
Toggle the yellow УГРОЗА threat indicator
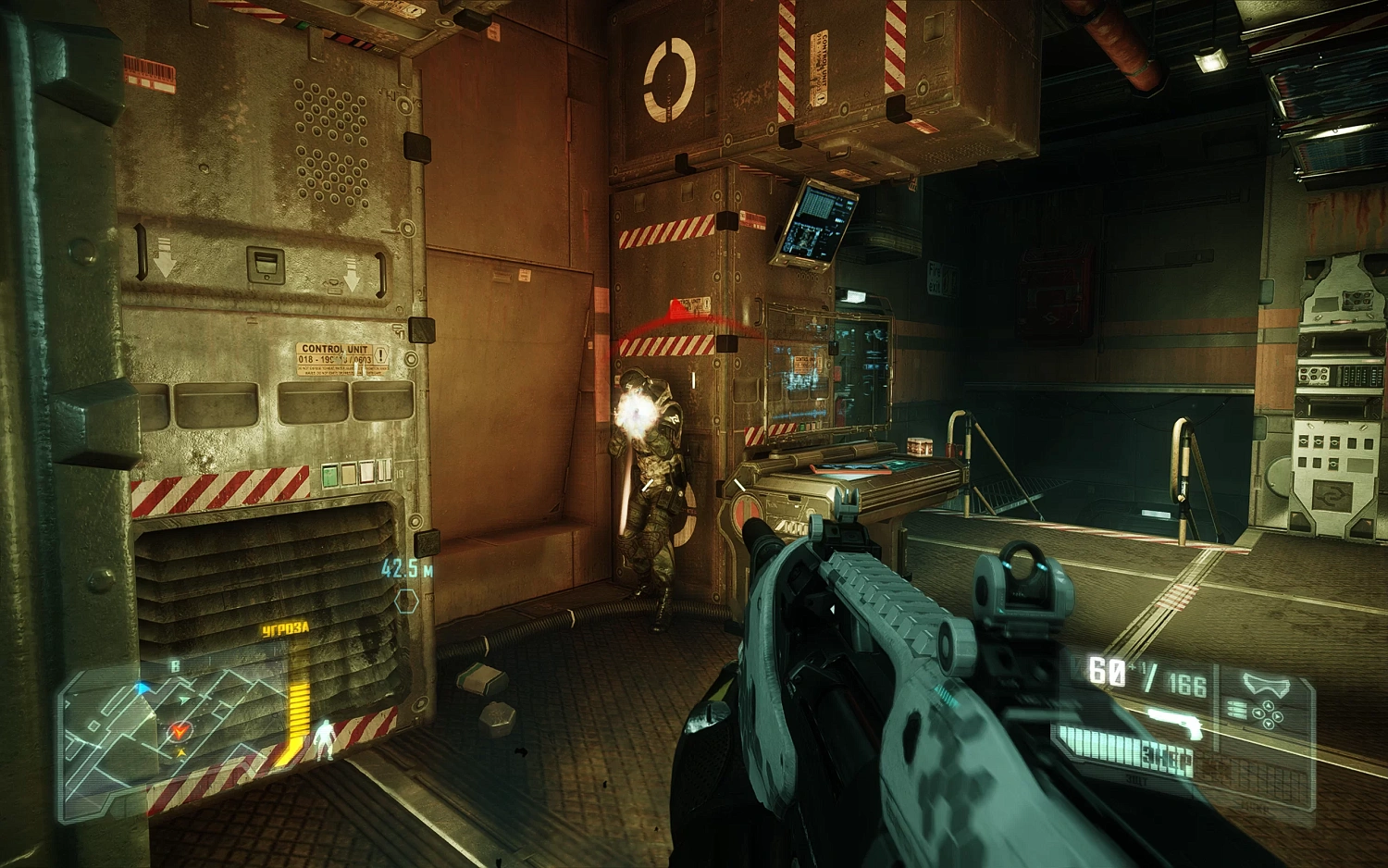[284, 627]
